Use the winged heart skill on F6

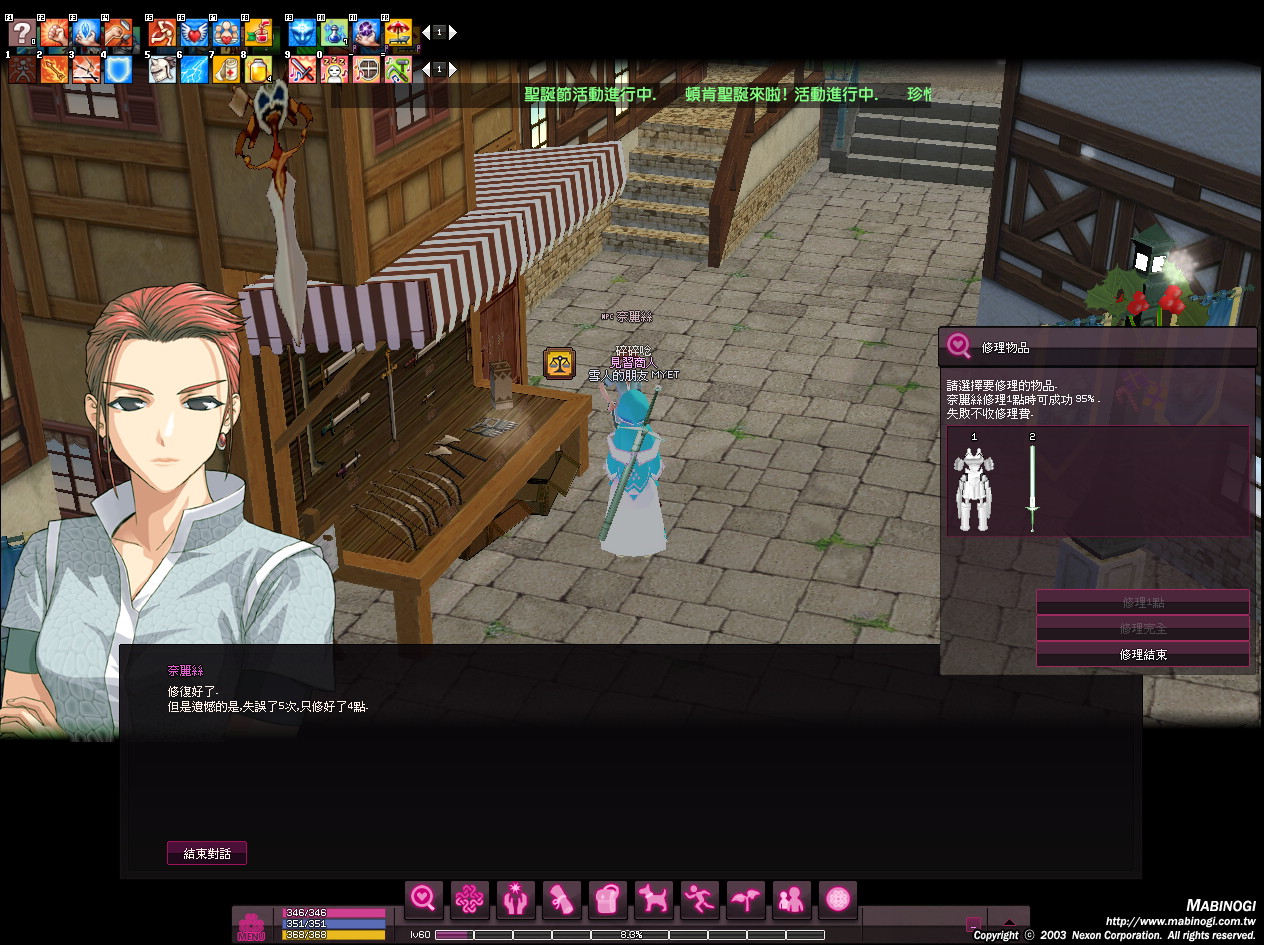(x=194, y=33)
